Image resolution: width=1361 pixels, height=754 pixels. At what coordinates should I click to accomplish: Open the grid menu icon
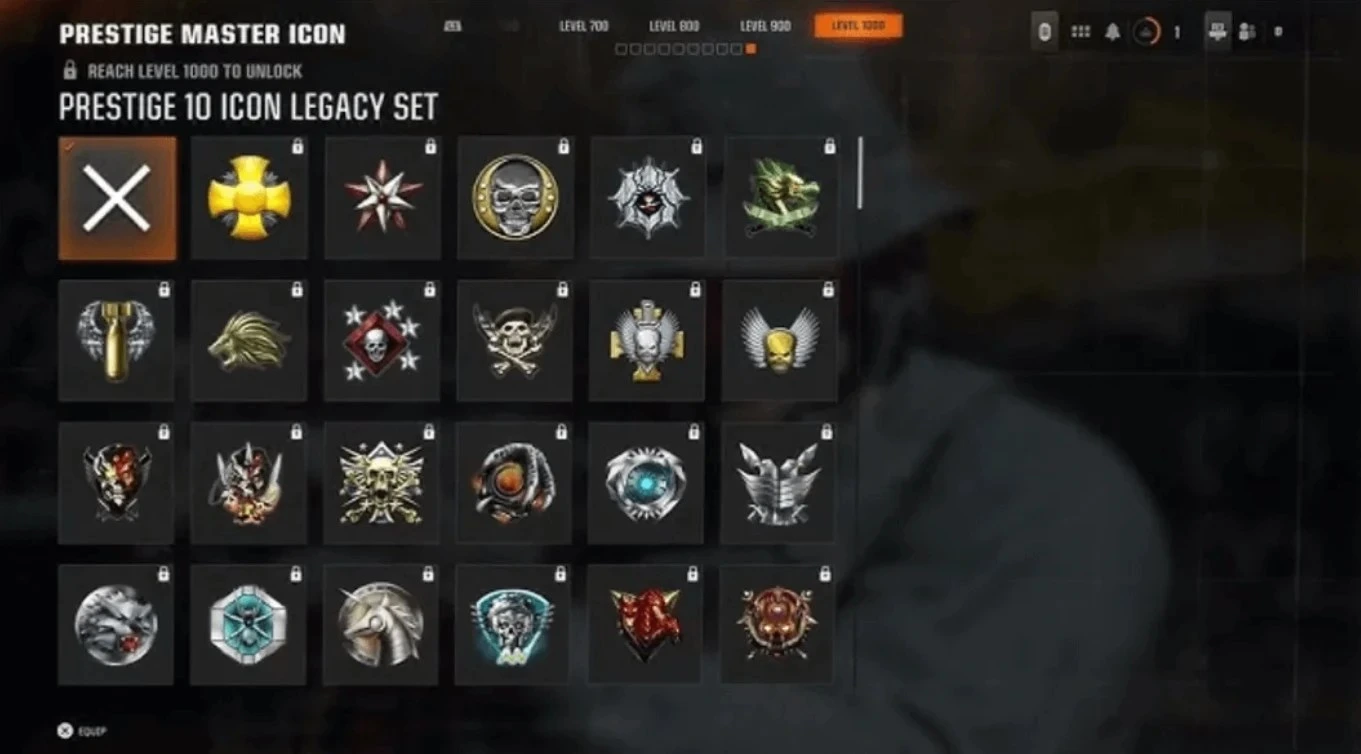[x=1080, y=32]
